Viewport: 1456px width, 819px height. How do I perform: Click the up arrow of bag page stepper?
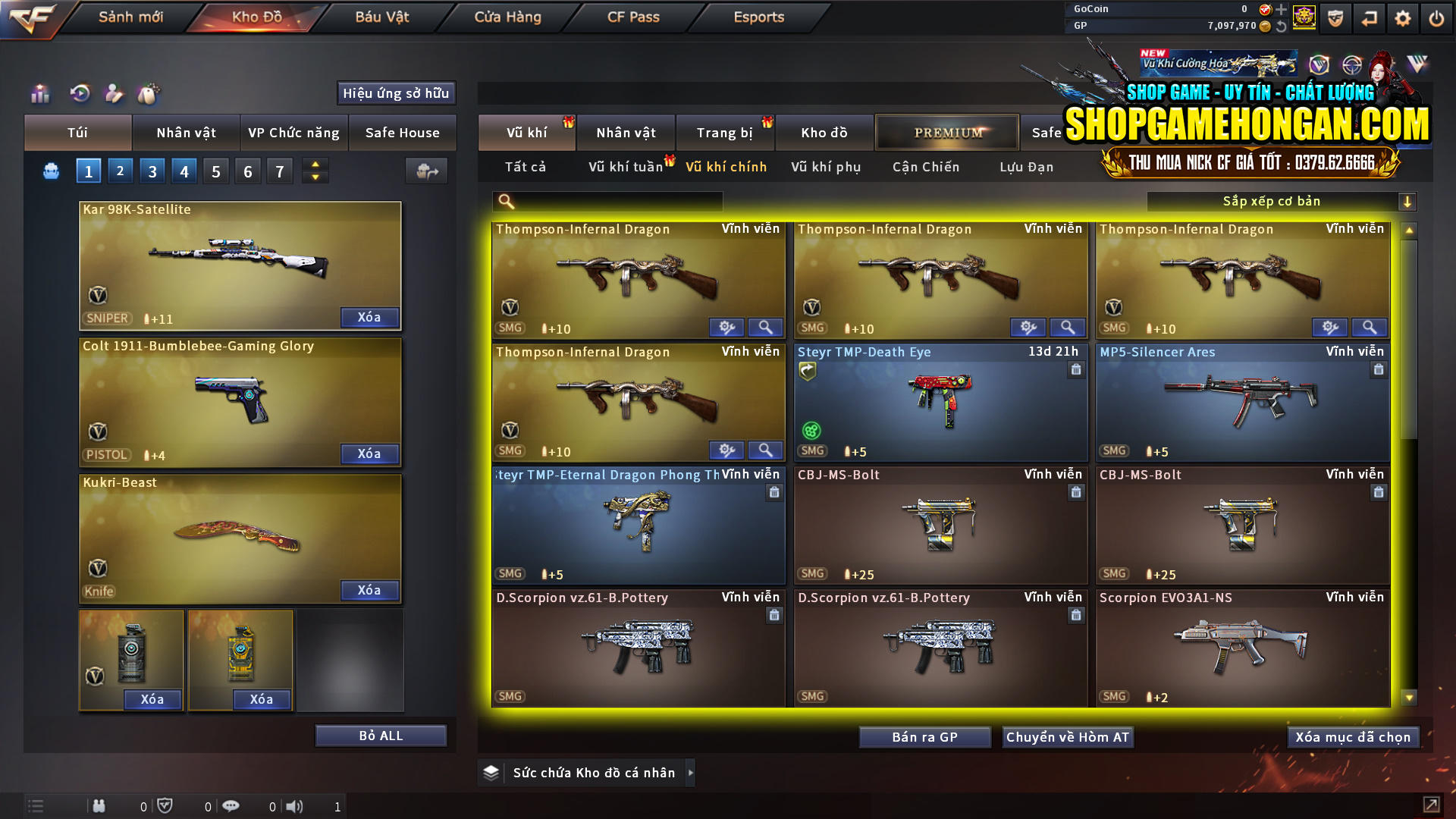315,165
